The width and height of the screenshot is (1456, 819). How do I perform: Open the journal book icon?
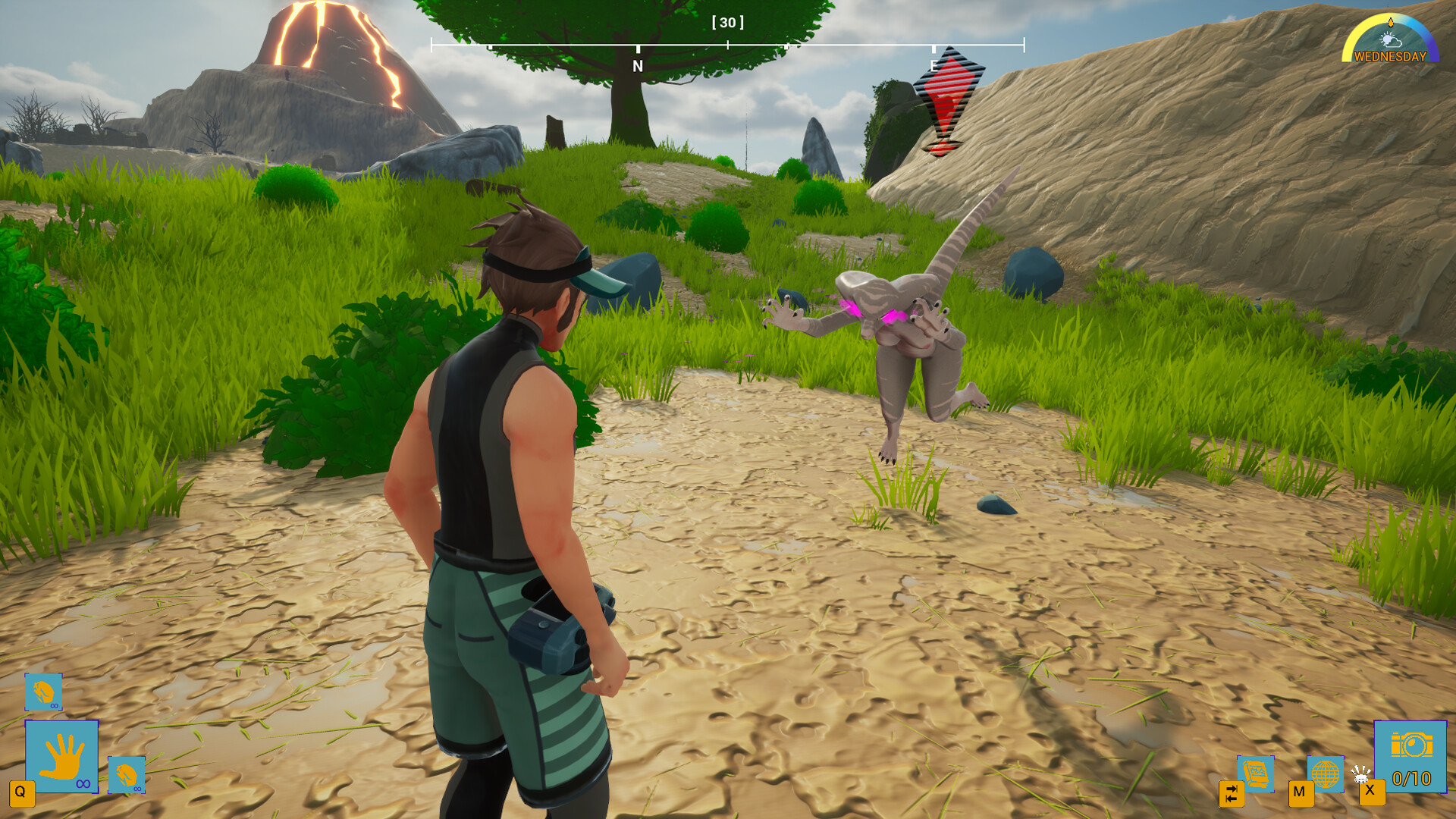tap(1257, 775)
